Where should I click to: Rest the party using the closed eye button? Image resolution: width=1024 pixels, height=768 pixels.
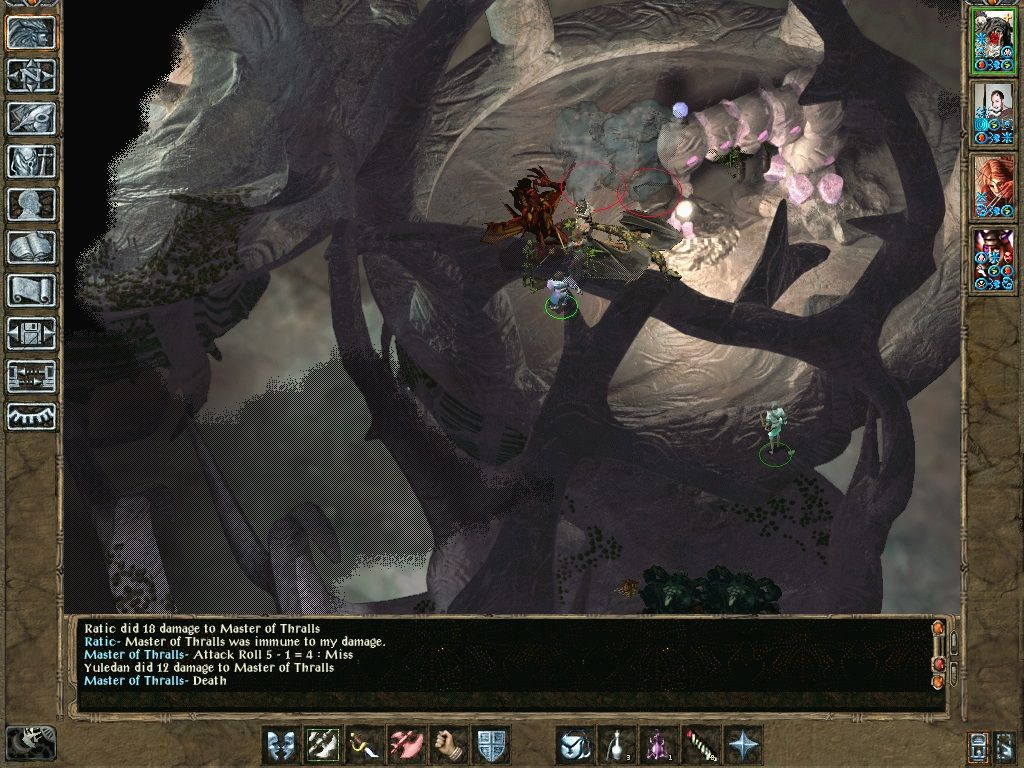pos(31,415)
